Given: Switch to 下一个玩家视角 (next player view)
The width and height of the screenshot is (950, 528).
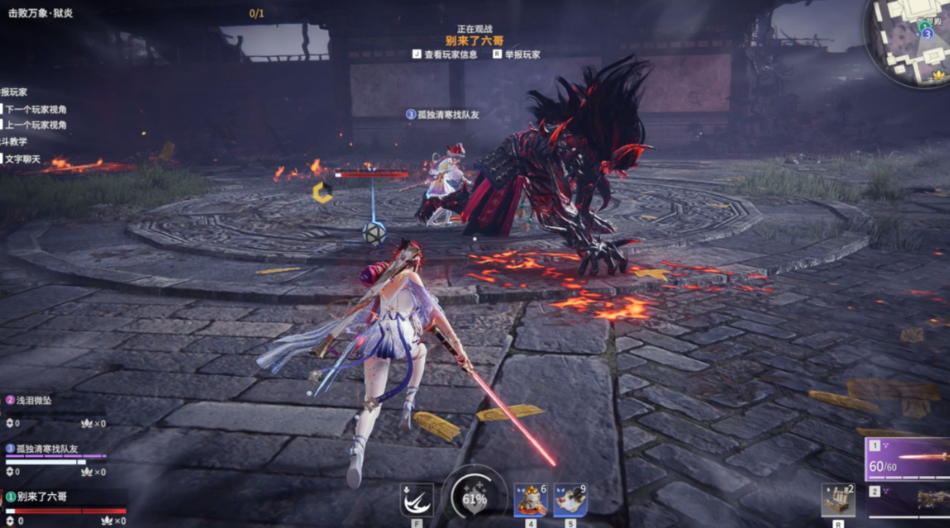Looking at the screenshot, I should click(x=36, y=109).
